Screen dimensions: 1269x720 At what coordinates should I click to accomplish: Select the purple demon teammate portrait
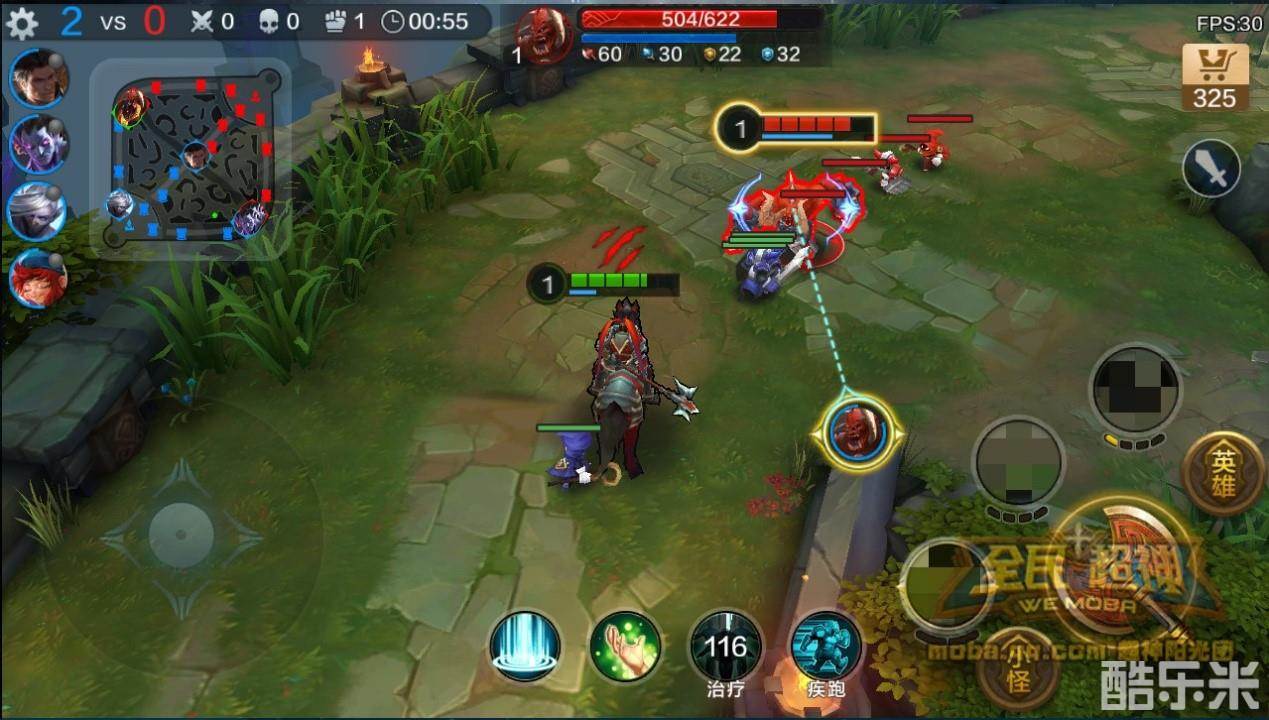[x=38, y=144]
